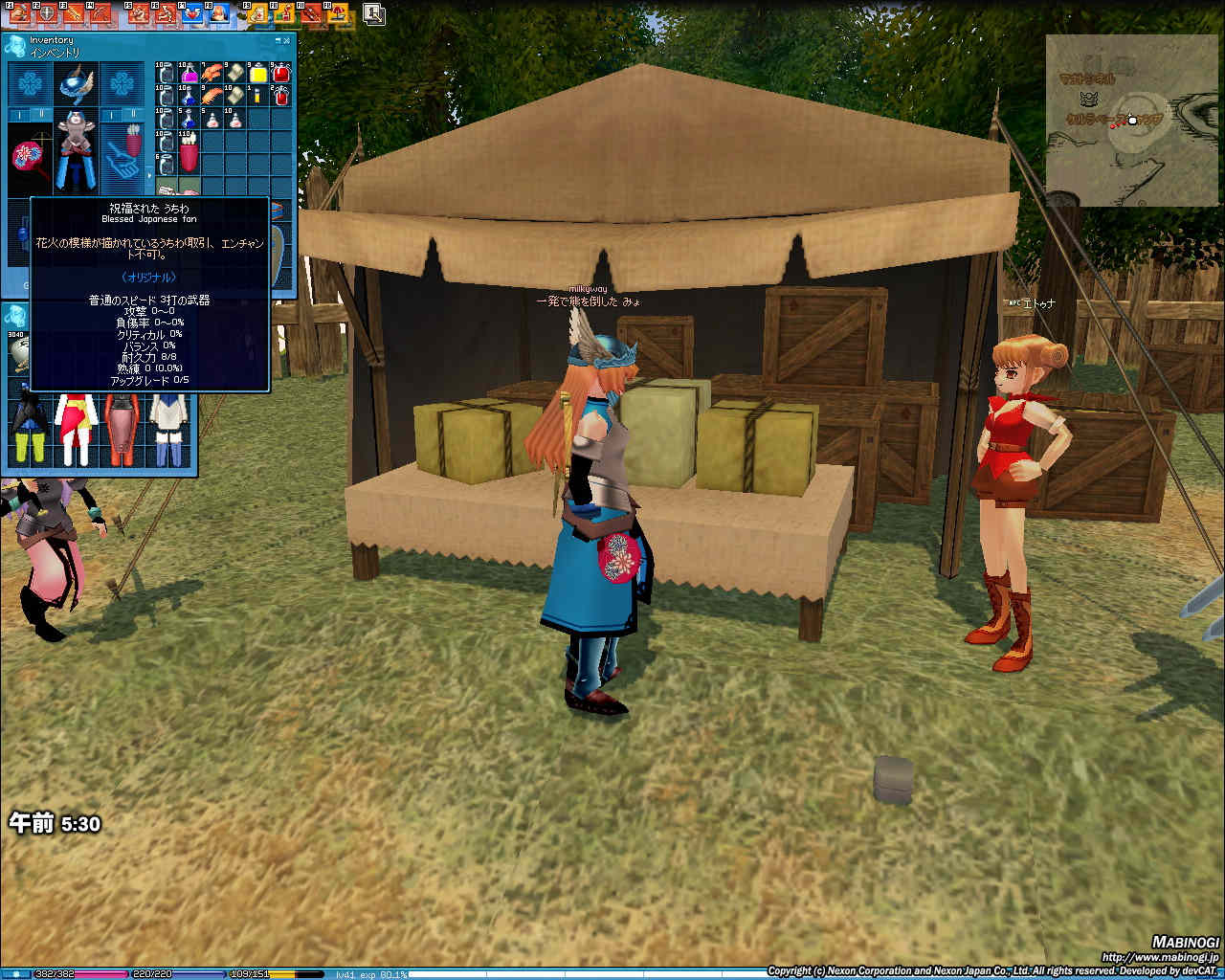Toggle the hotbar expand icon
This screenshot has width=1225, height=980.
tap(374, 13)
